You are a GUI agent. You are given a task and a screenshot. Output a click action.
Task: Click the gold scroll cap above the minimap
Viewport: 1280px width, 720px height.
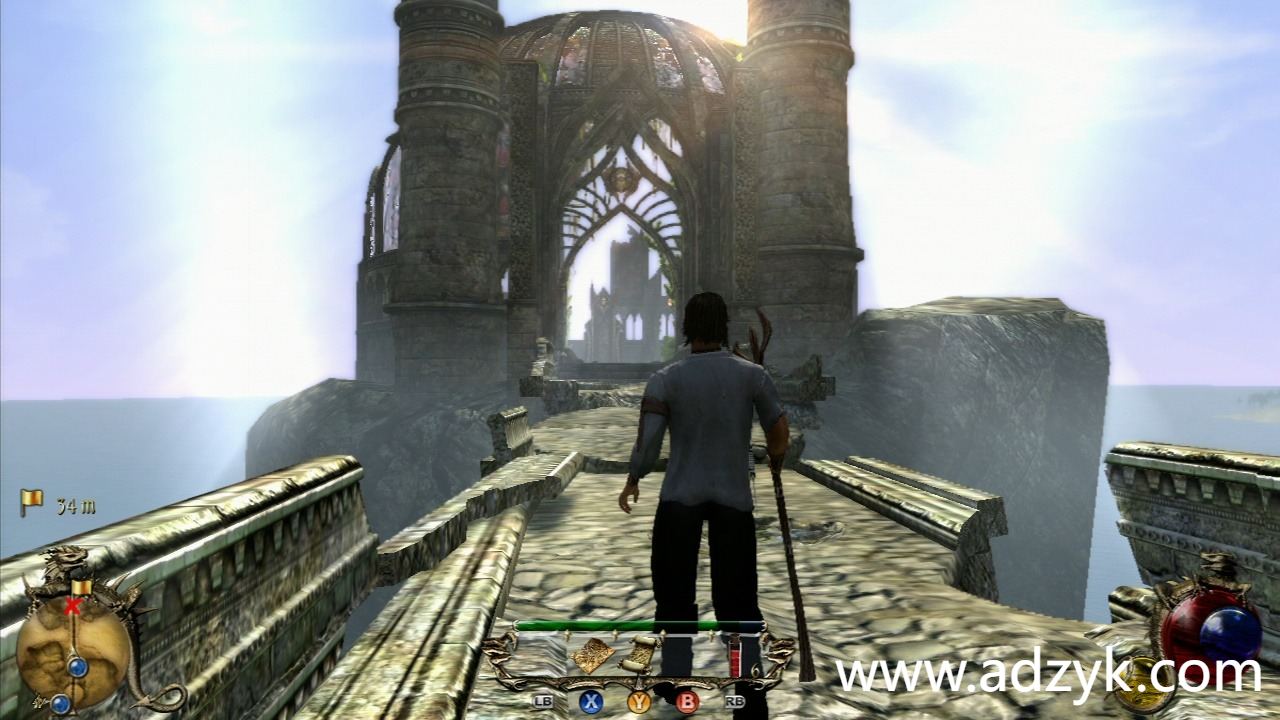click(82, 585)
